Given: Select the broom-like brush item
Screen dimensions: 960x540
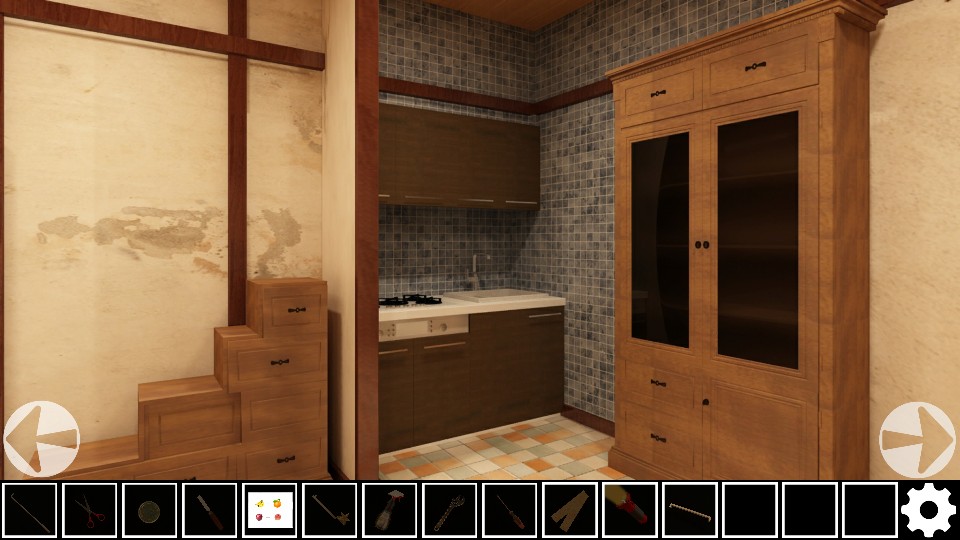Looking at the screenshot, I should [390, 510].
